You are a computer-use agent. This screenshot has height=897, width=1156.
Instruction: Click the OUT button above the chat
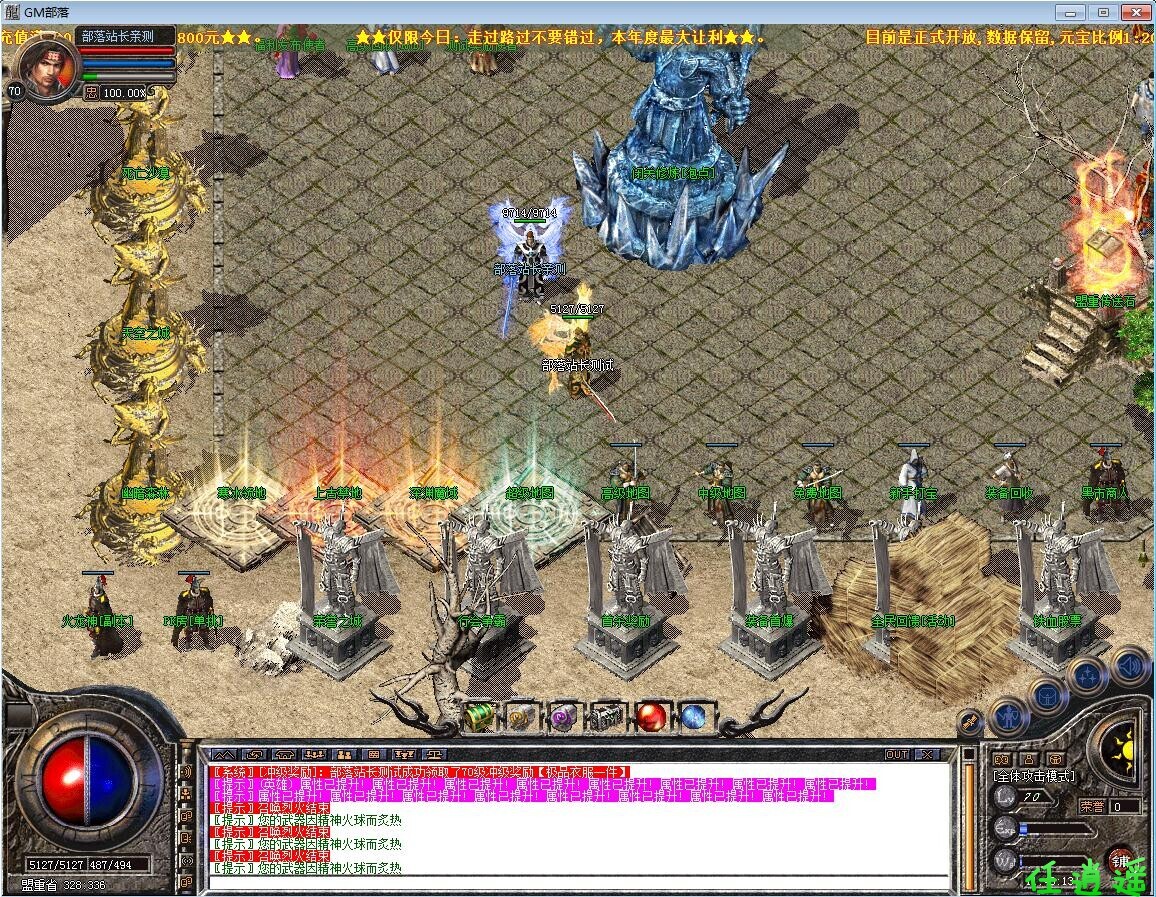point(897,754)
